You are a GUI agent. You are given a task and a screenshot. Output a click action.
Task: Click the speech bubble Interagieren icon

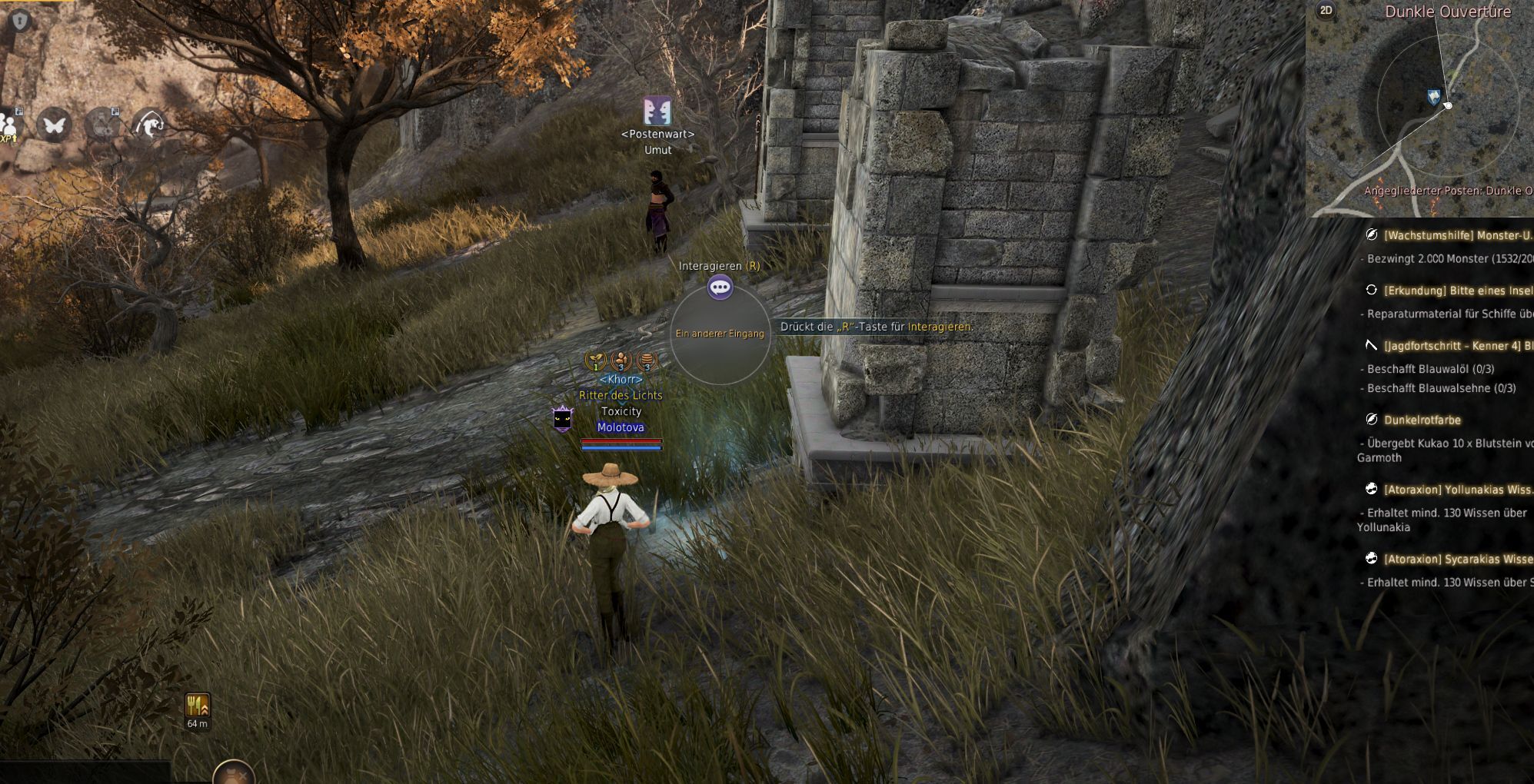click(x=720, y=287)
